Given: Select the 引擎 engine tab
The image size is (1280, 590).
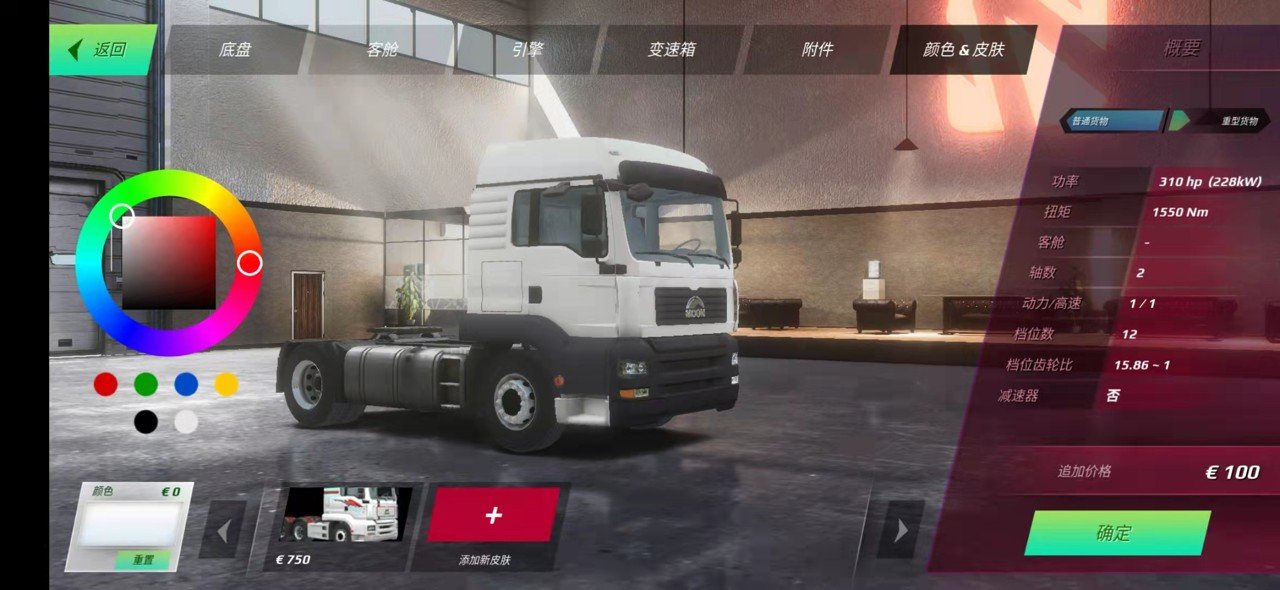Looking at the screenshot, I should tap(527, 50).
